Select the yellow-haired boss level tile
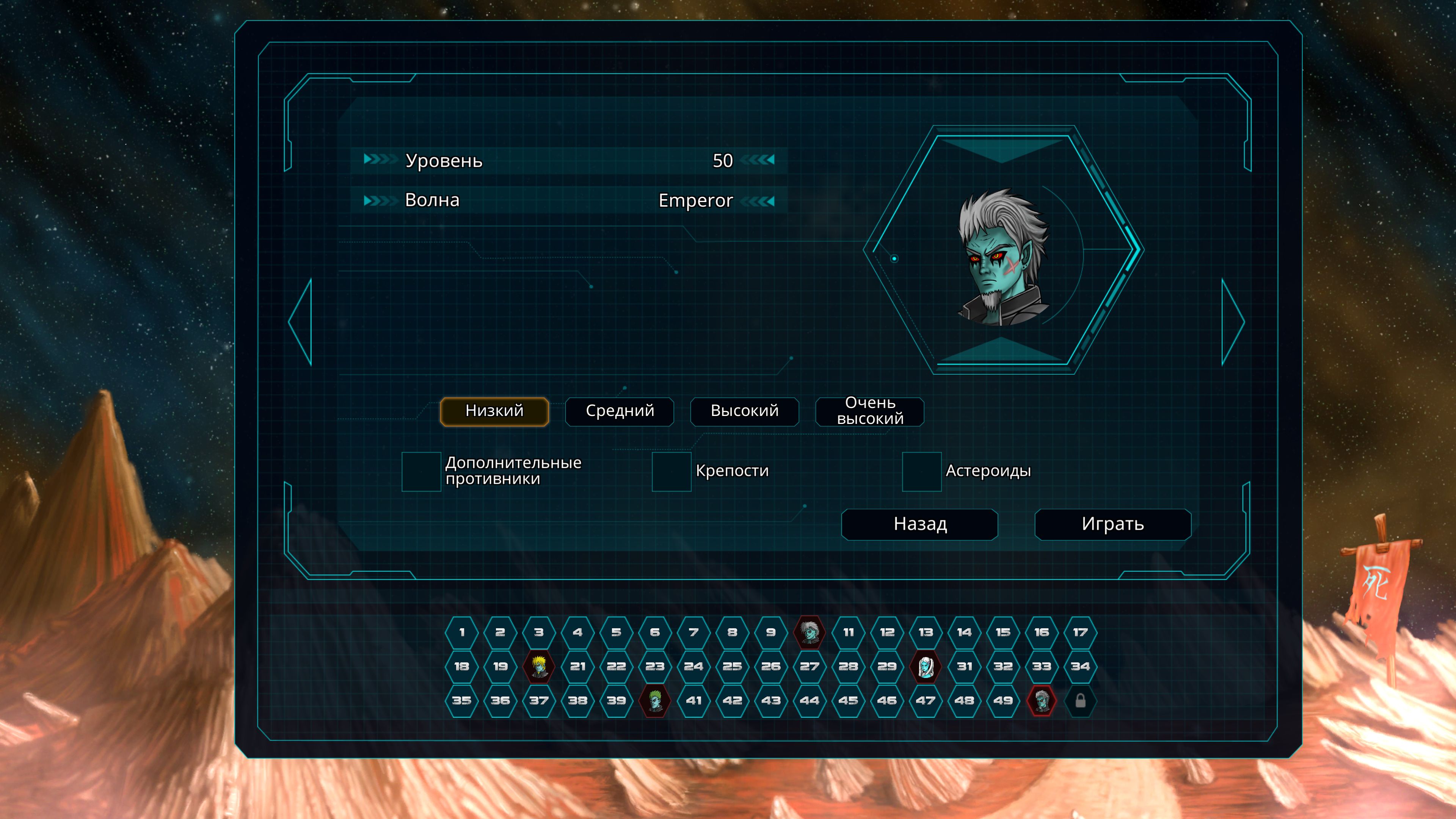This screenshot has height=819, width=1456. 539,667
